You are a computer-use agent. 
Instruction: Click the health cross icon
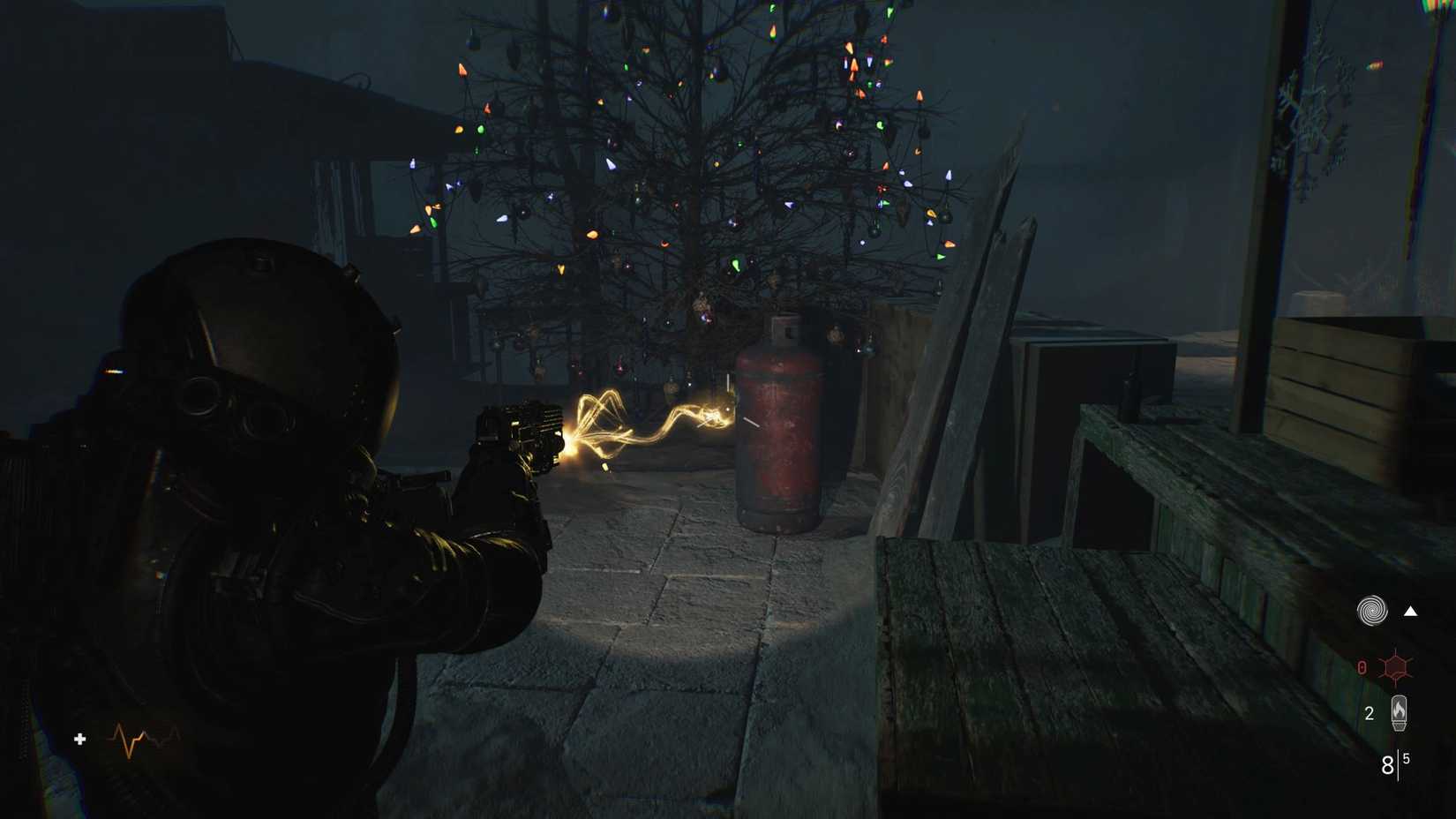point(79,740)
